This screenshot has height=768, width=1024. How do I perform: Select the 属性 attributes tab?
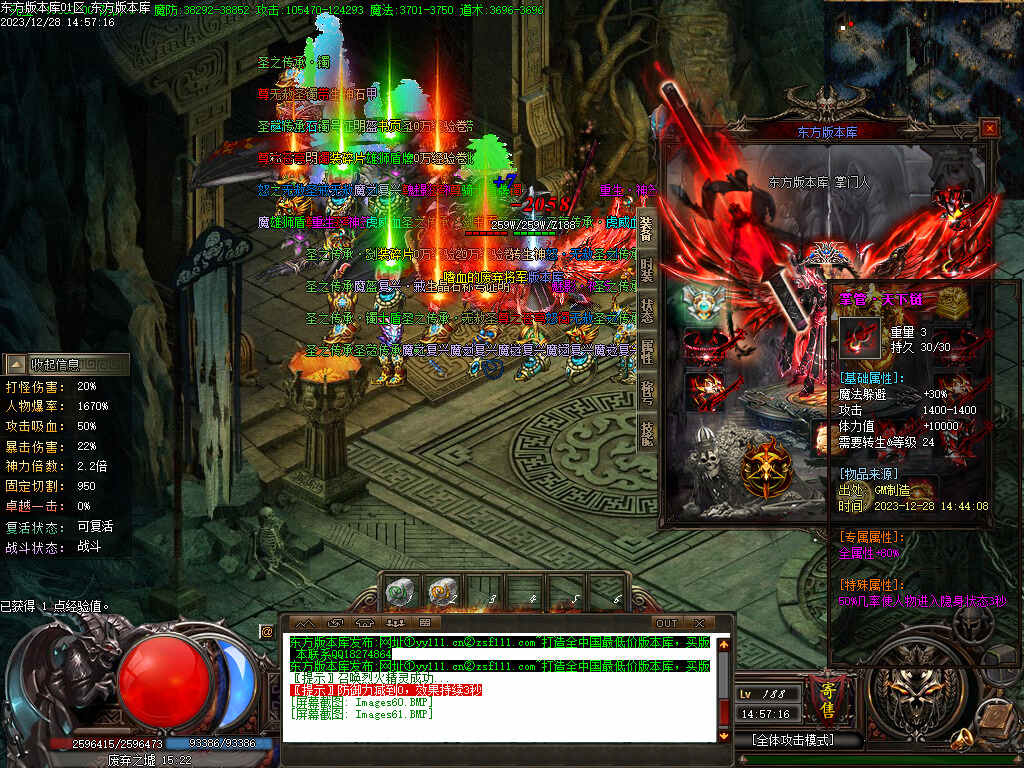(647, 350)
